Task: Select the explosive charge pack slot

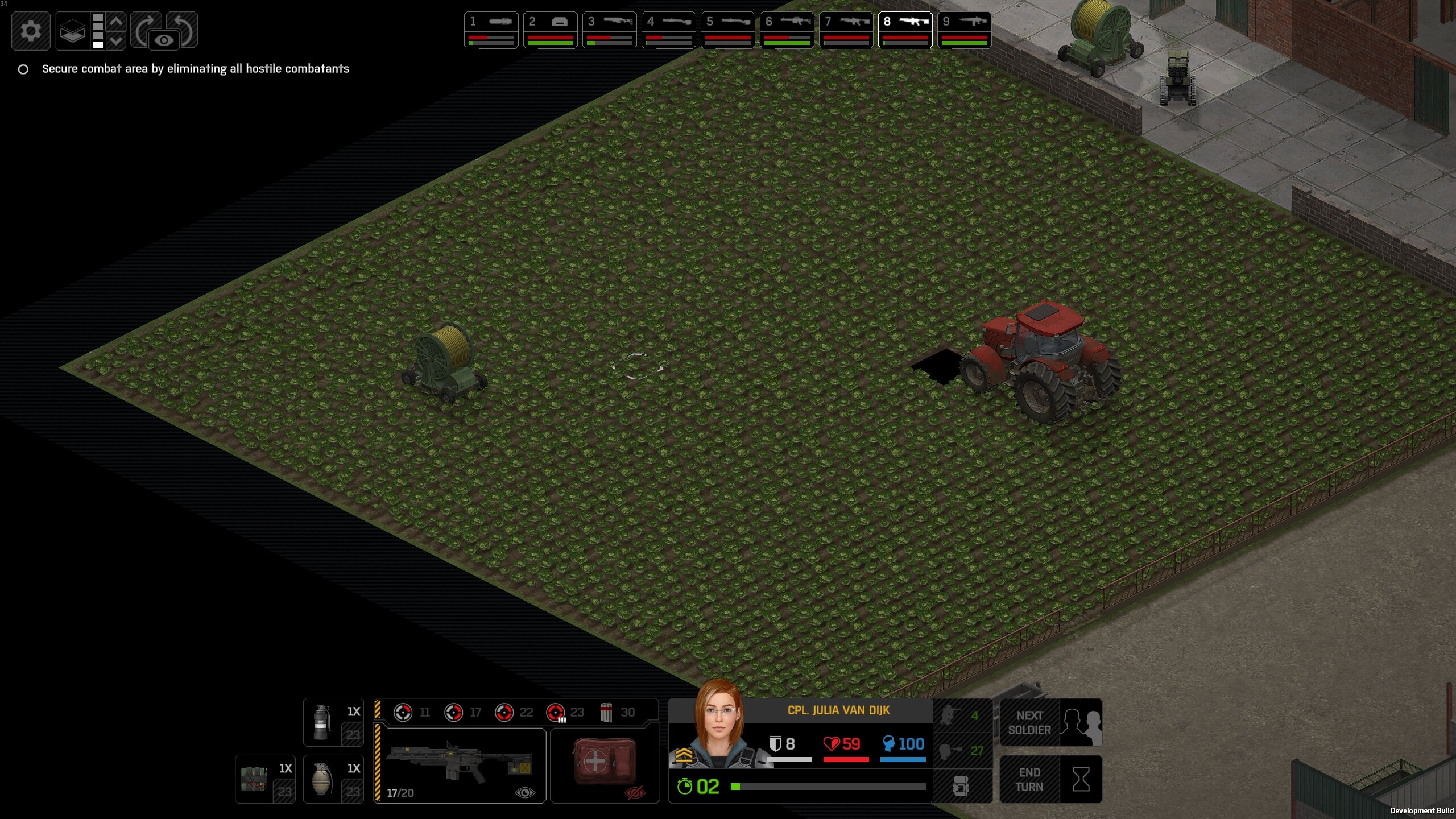Action: [x=265, y=779]
